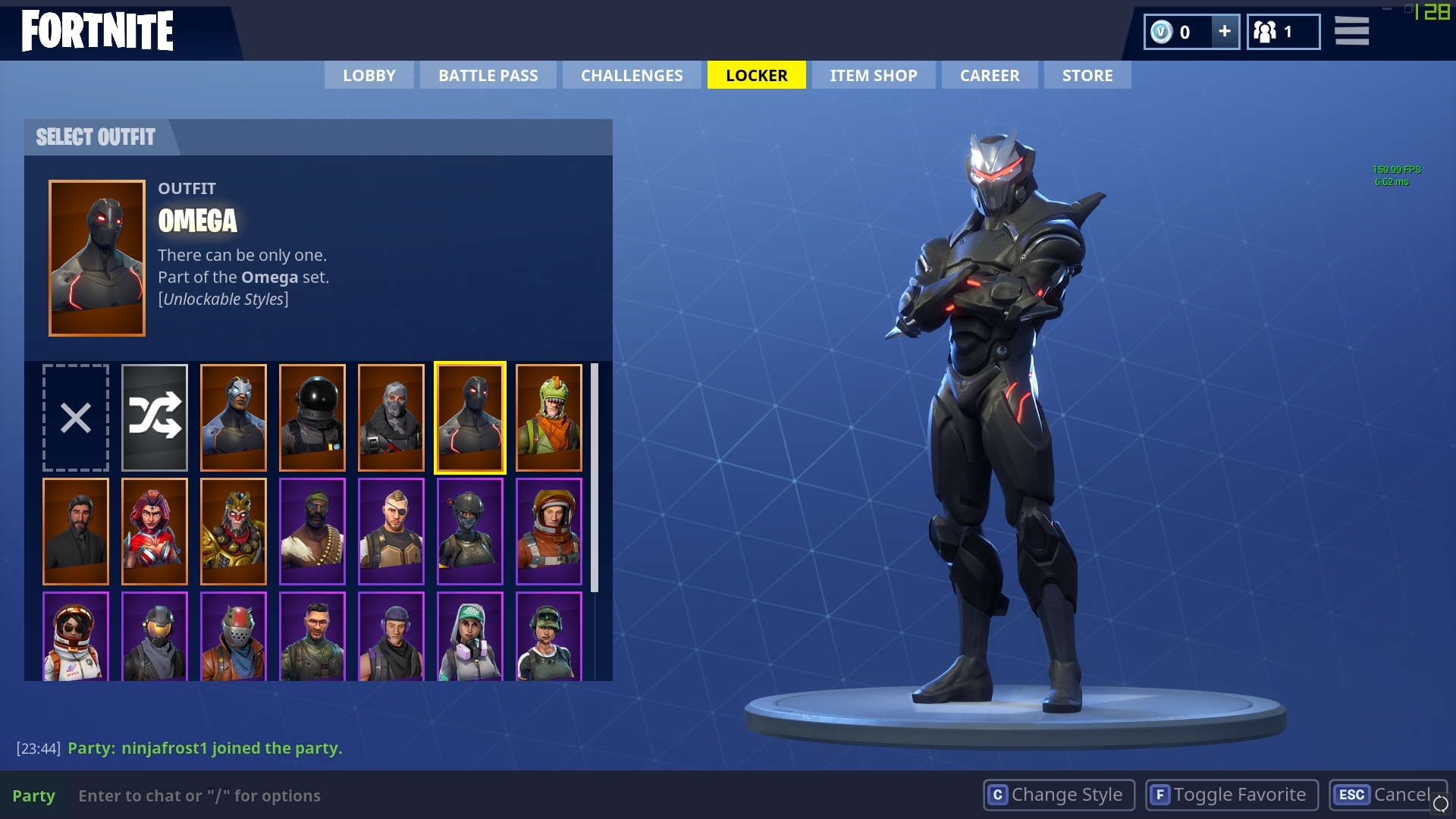Screen dimensions: 1456x819
Task: Switch to the Career tab
Action: 989,75
